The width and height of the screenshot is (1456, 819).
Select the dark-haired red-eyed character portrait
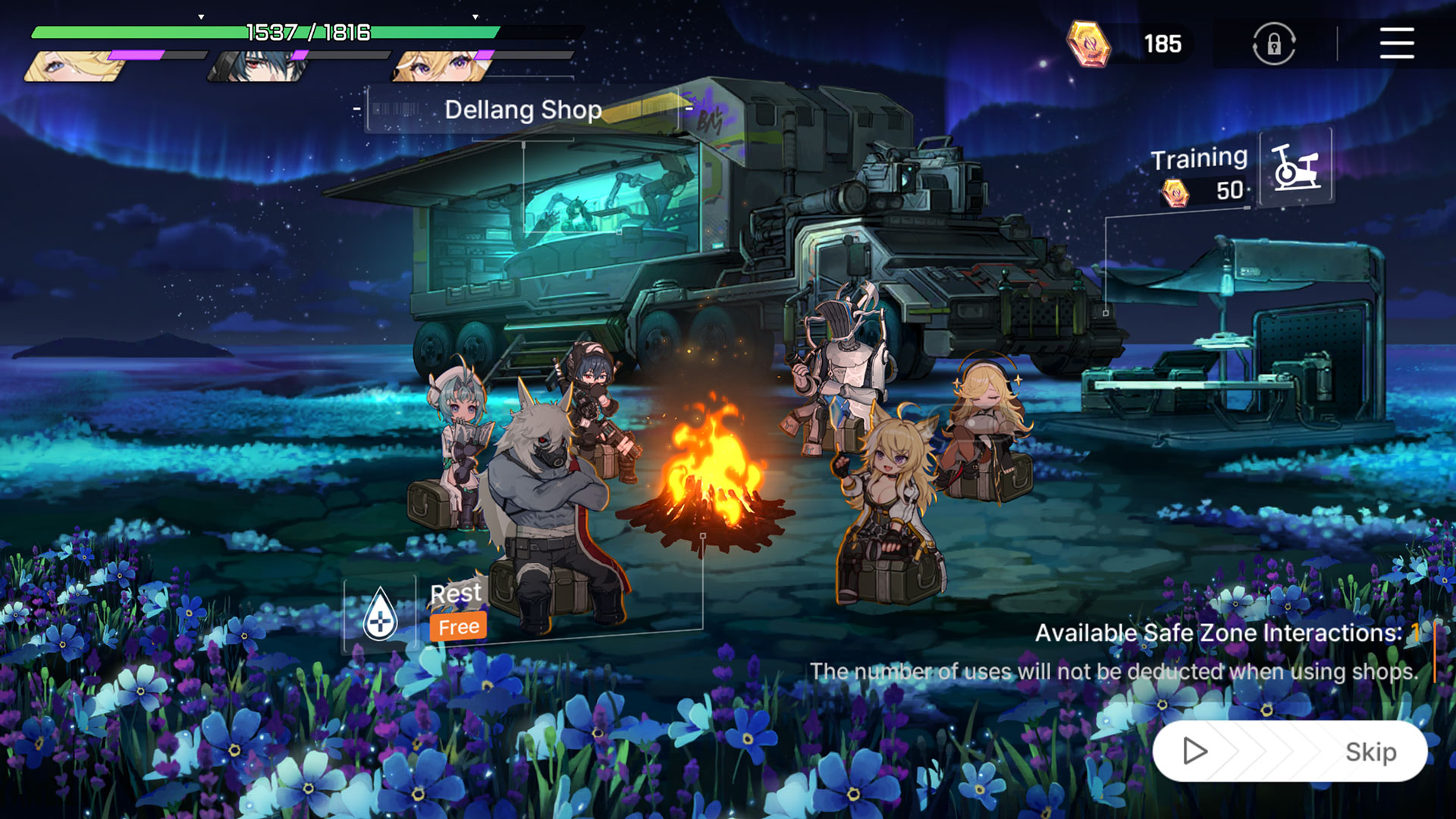pos(260,67)
